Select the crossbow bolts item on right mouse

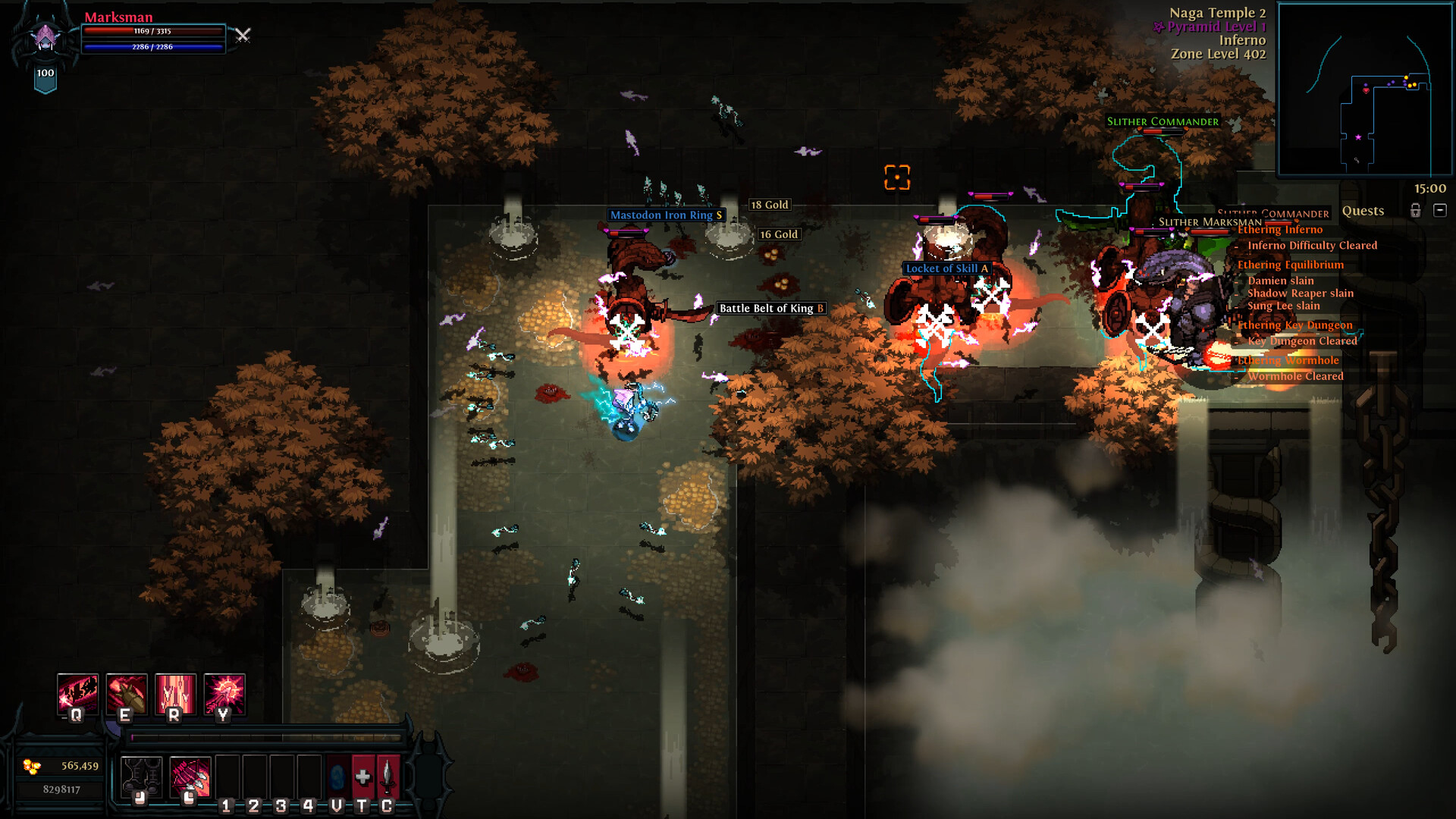pyautogui.click(x=190, y=776)
